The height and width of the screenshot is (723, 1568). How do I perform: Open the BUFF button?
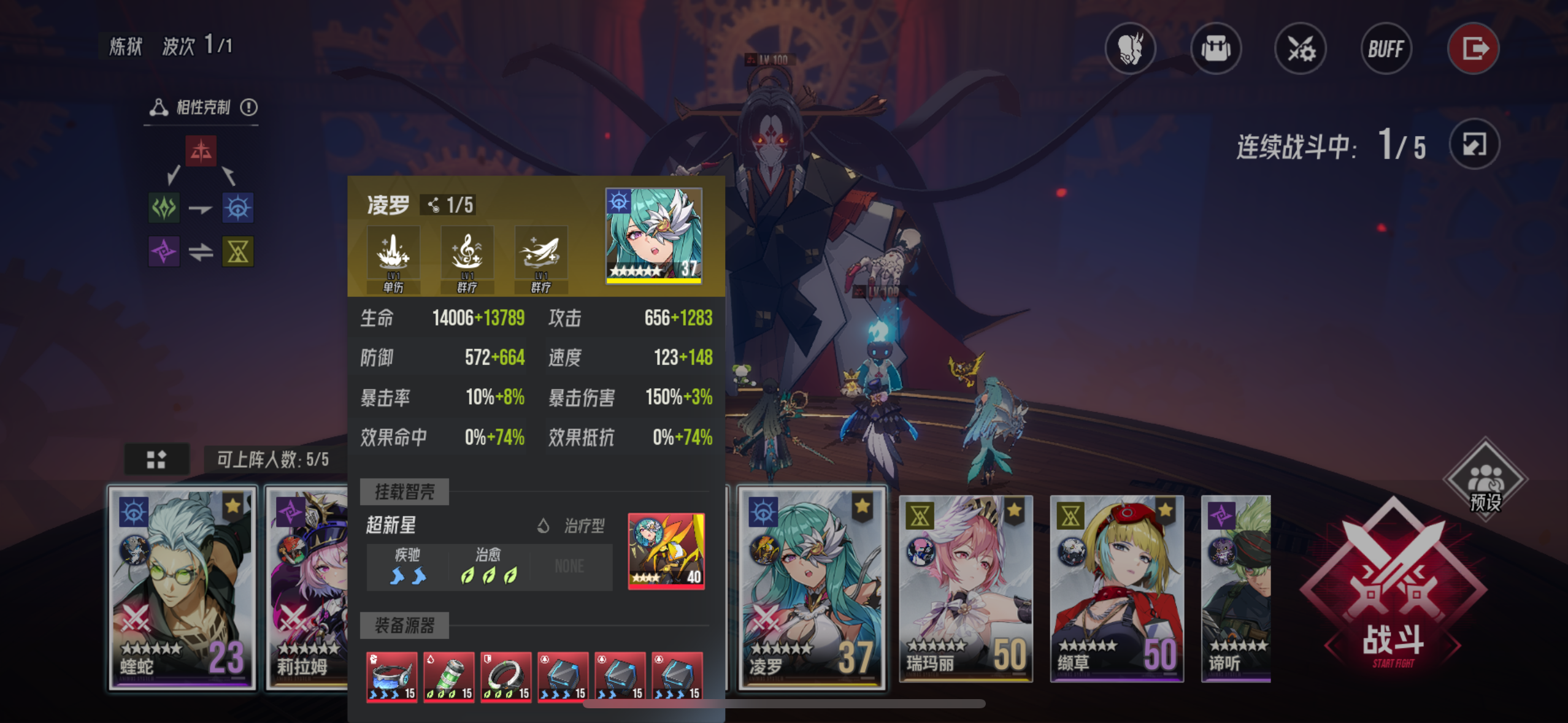coord(1386,49)
